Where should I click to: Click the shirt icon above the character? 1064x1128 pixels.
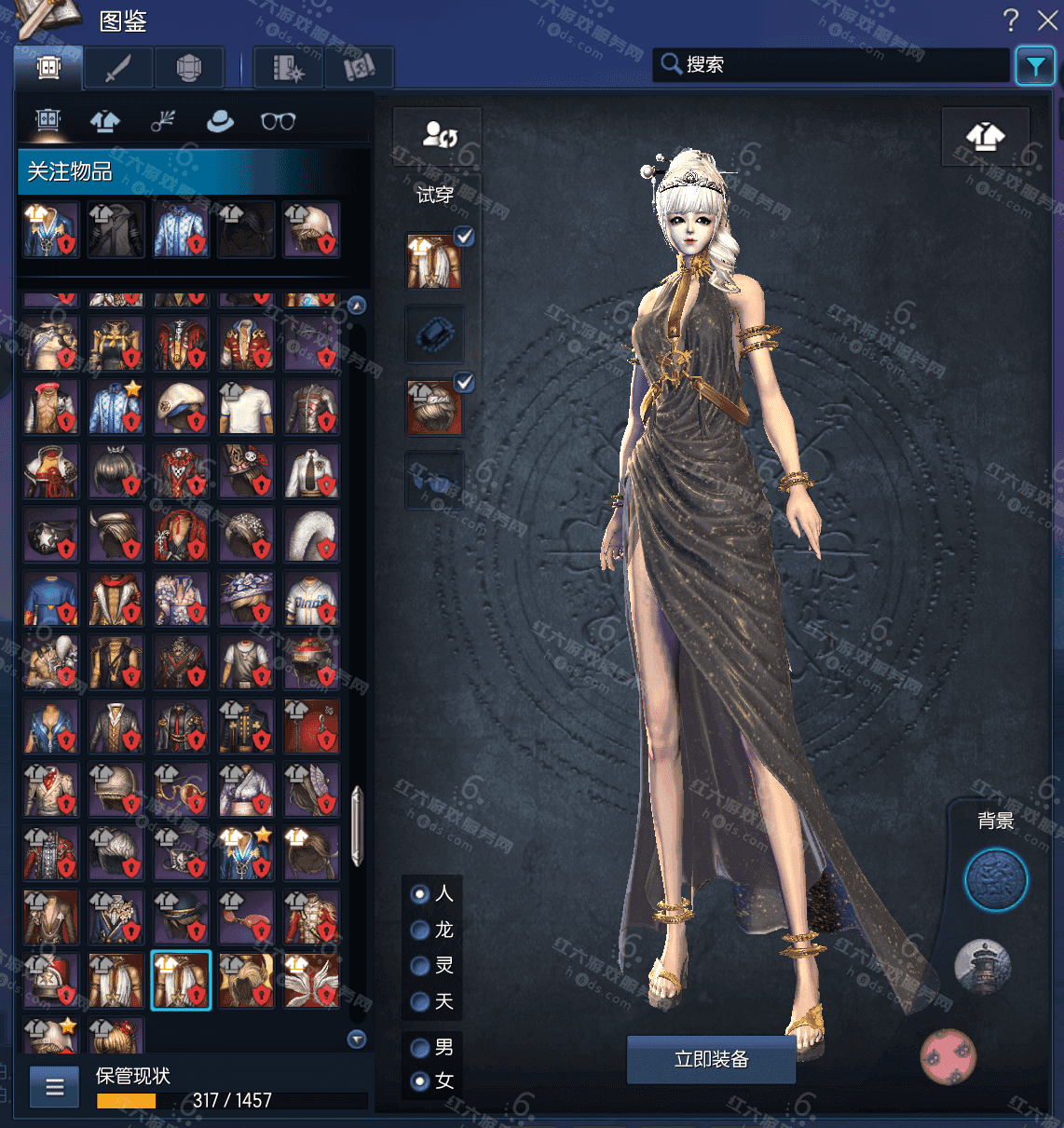[x=985, y=137]
